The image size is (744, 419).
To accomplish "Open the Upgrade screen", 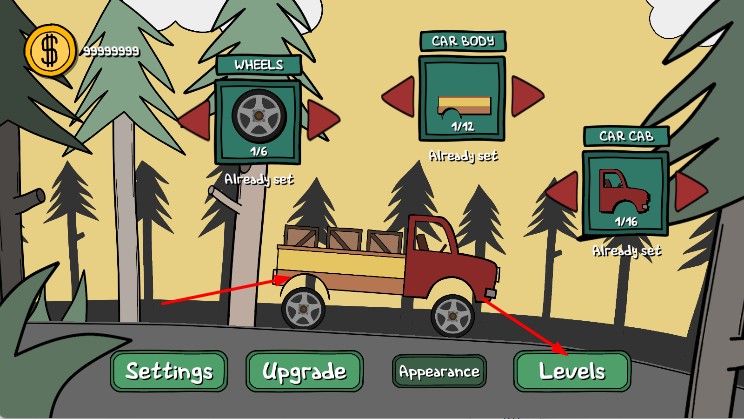I will (x=303, y=371).
